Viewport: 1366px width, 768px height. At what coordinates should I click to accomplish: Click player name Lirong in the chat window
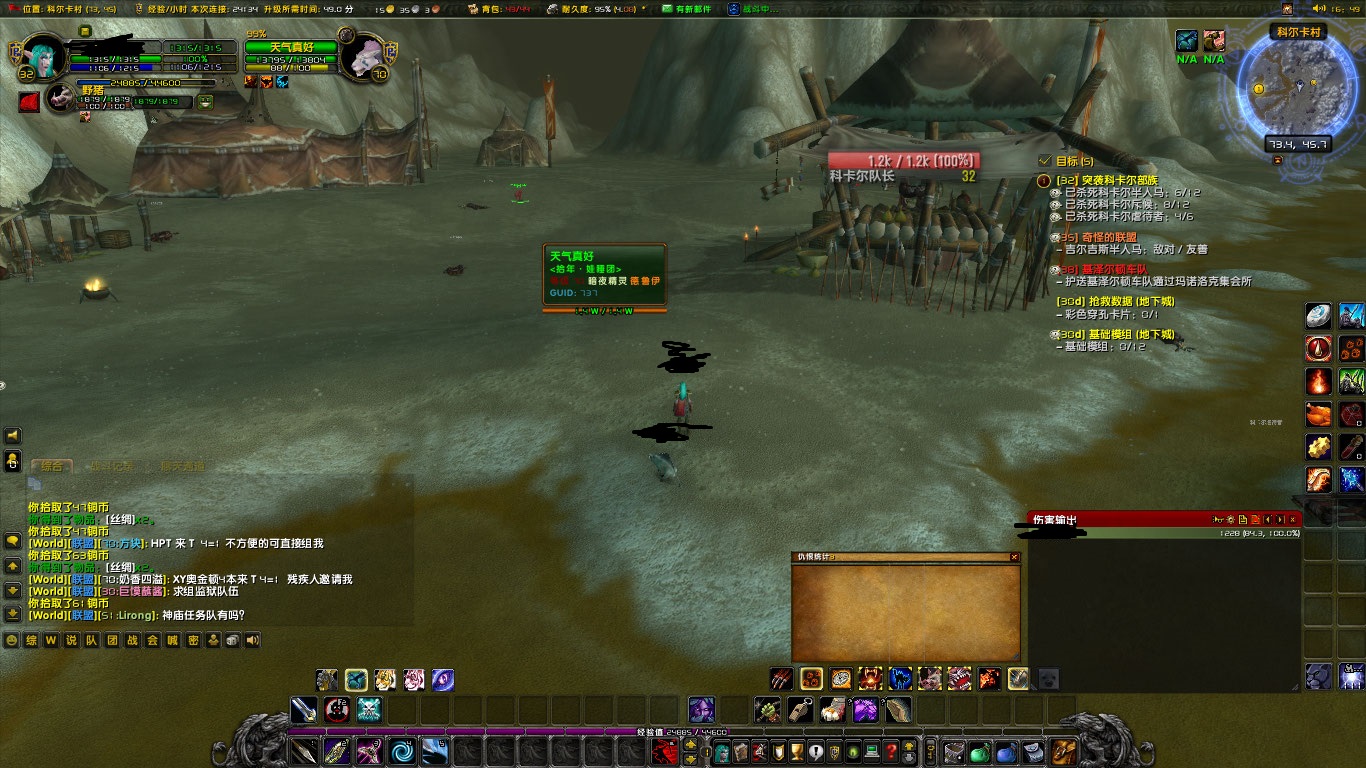click(x=133, y=615)
